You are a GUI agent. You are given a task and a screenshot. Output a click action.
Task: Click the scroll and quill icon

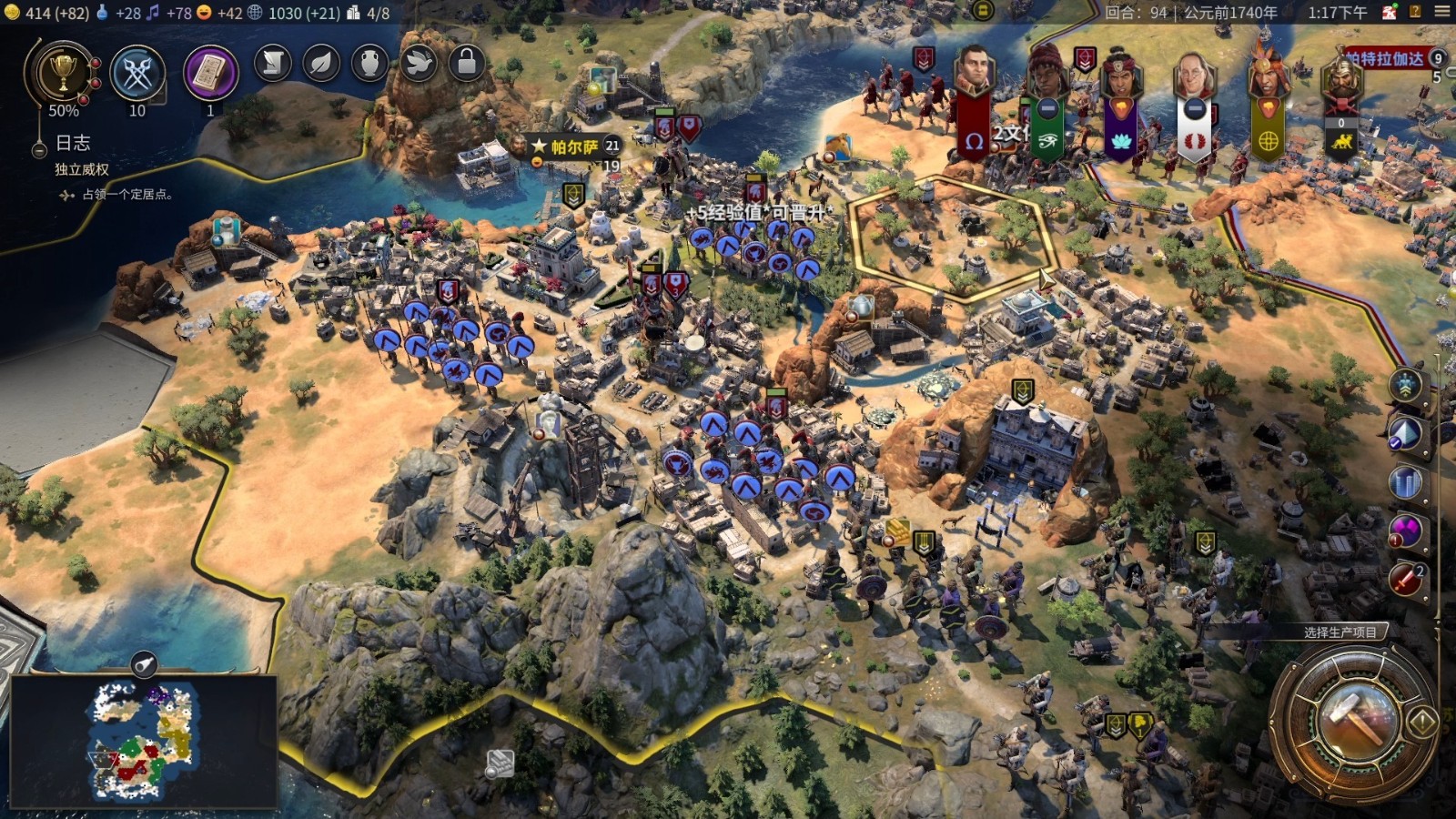click(273, 63)
